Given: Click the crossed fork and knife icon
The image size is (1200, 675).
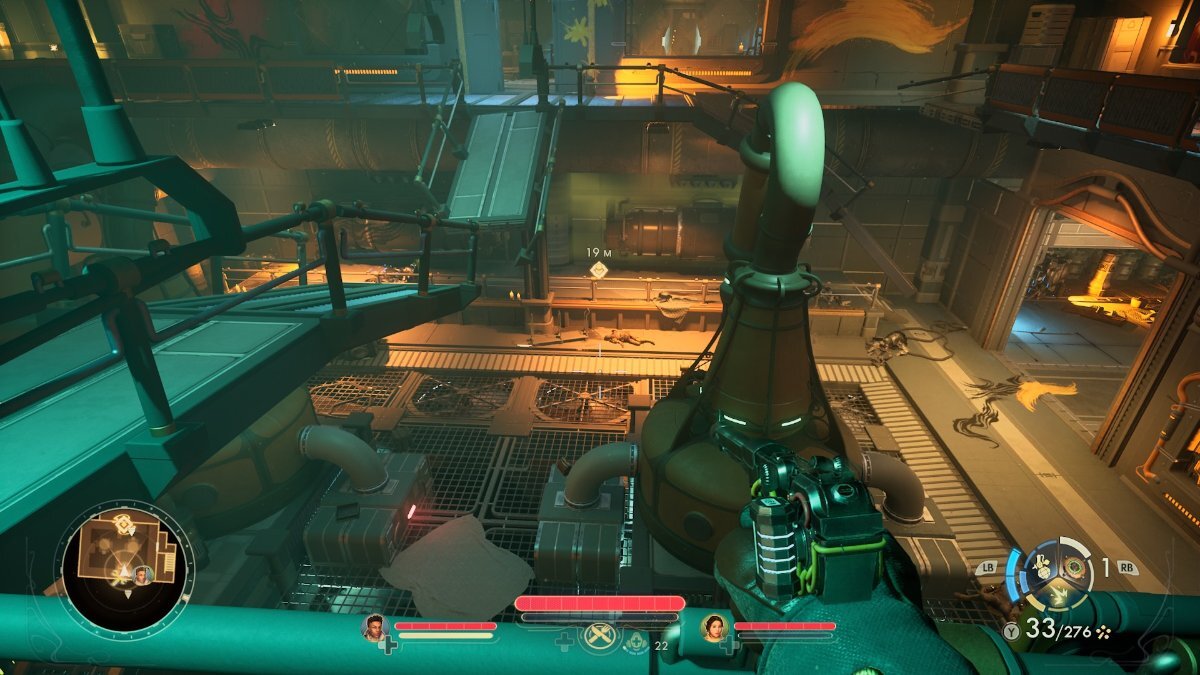Looking at the screenshot, I should (599, 636).
